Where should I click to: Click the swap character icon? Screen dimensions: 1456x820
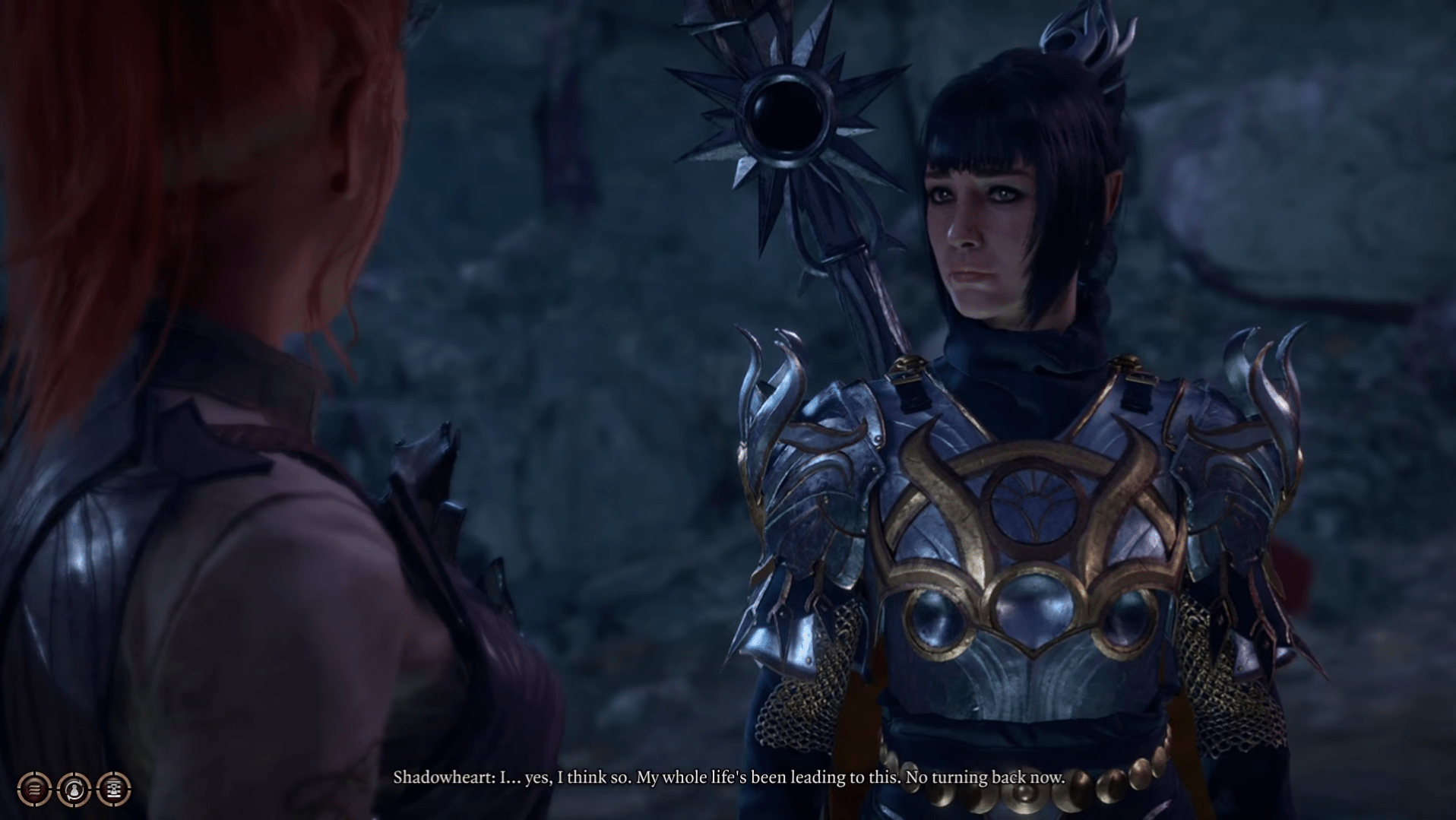click(x=74, y=790)
